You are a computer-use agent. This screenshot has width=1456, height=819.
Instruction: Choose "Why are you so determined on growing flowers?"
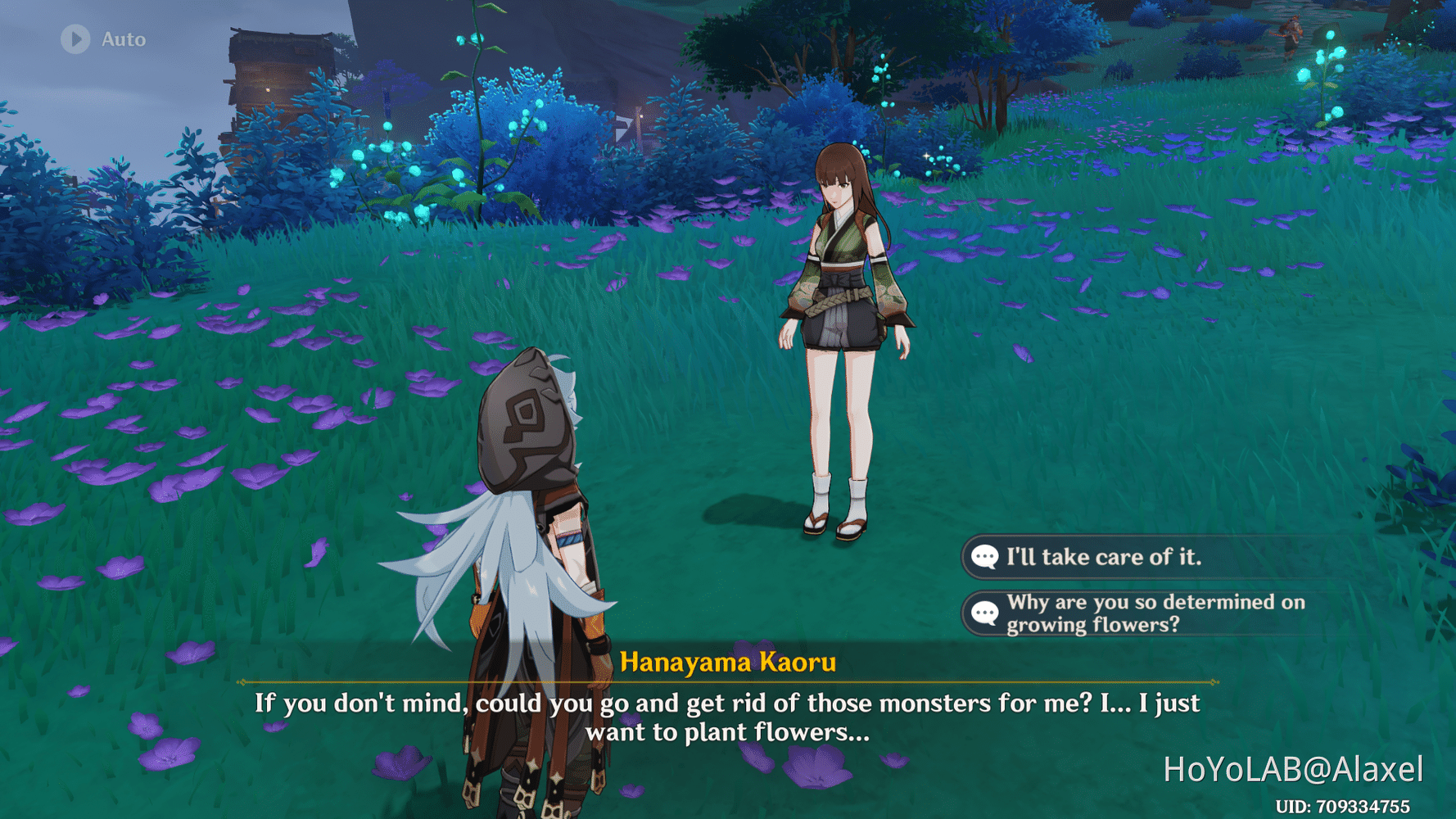tap(1155, 613)
